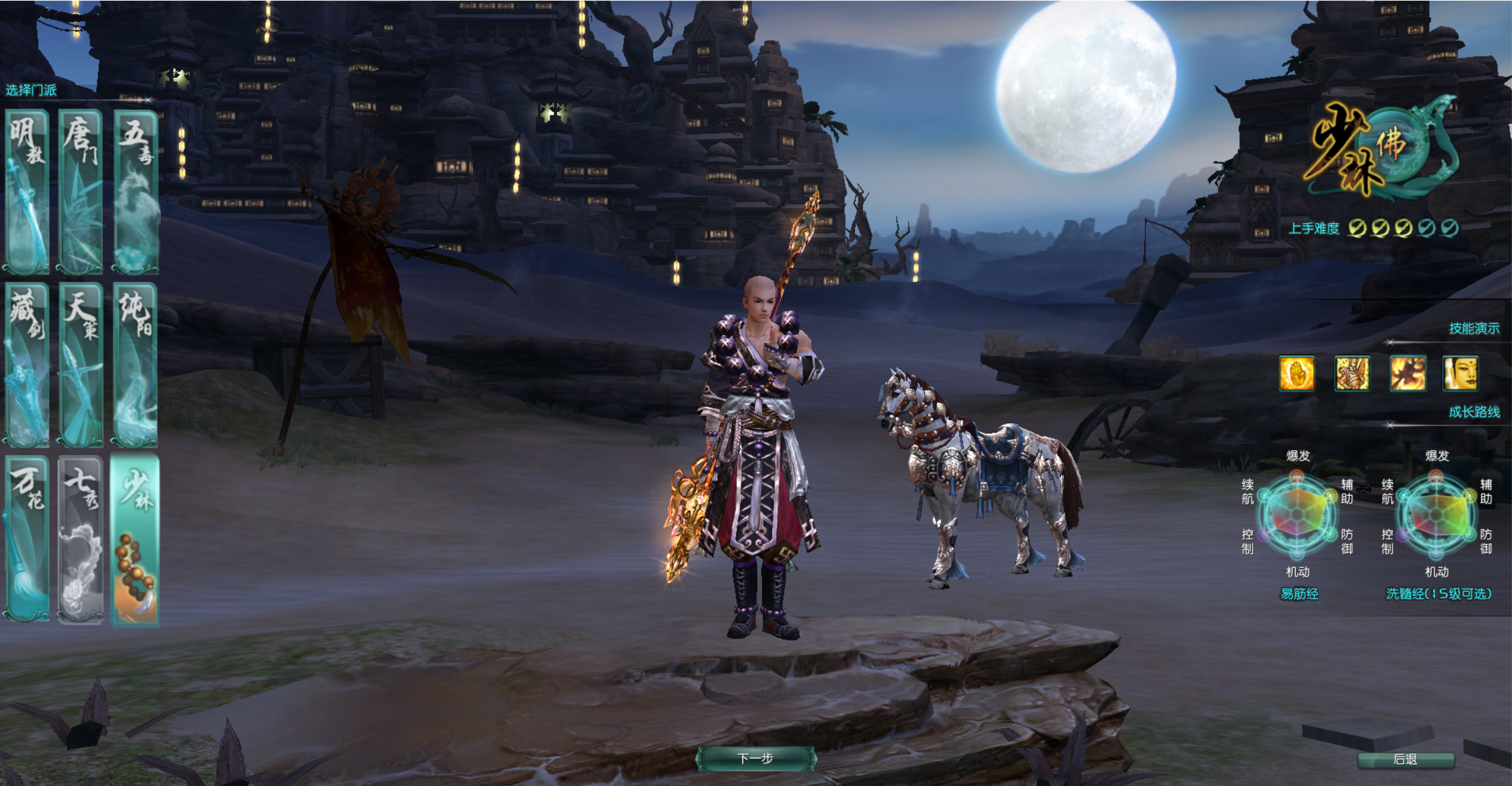View the fiery figure skill demo
The image size is (1512, 786).
[x=1407, y=373]
